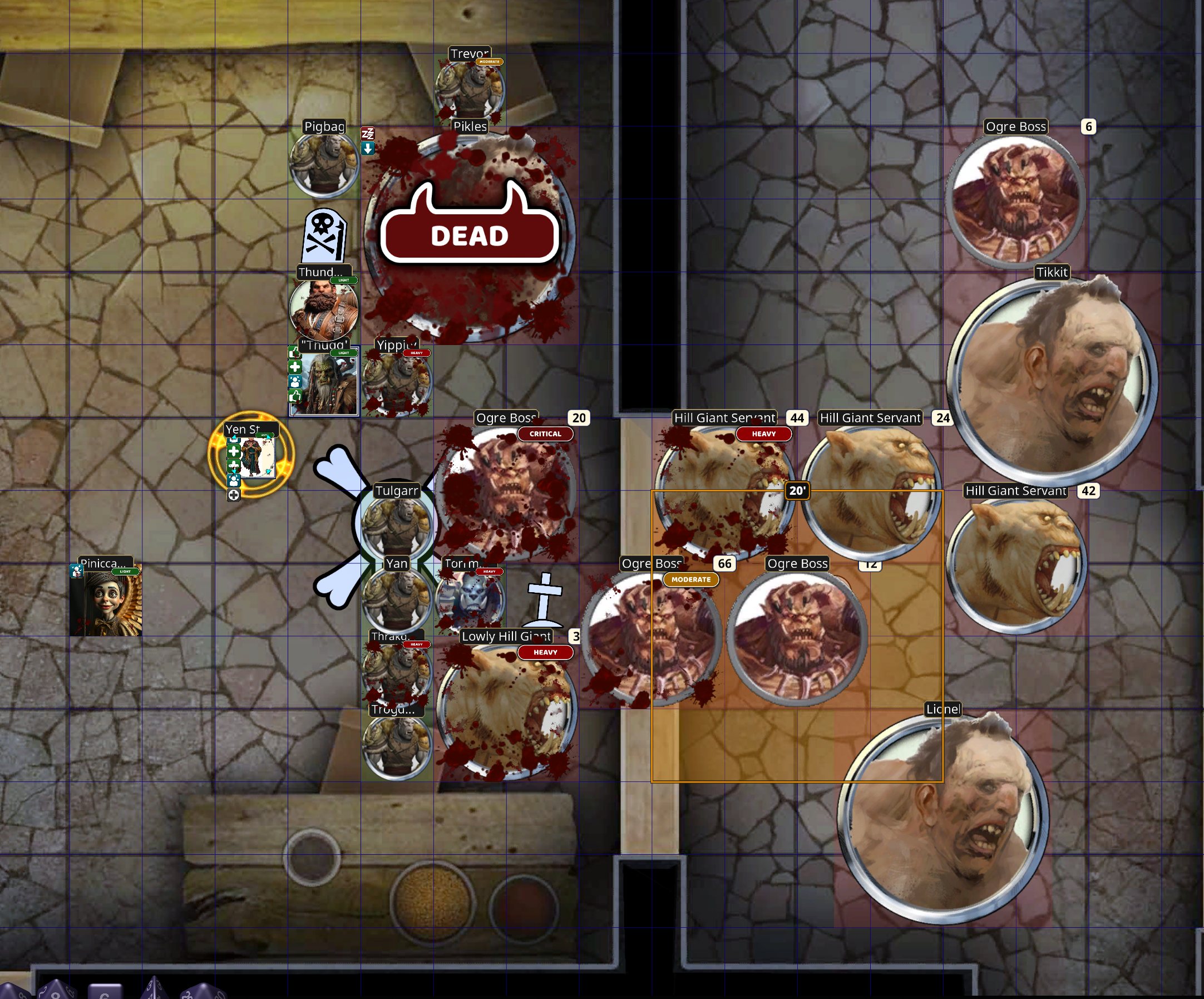Image resolution: width=1204 pixels, height=999 pixels.
Task: Select the "Thugg" orc shaman token
Action: coord(324,382)
